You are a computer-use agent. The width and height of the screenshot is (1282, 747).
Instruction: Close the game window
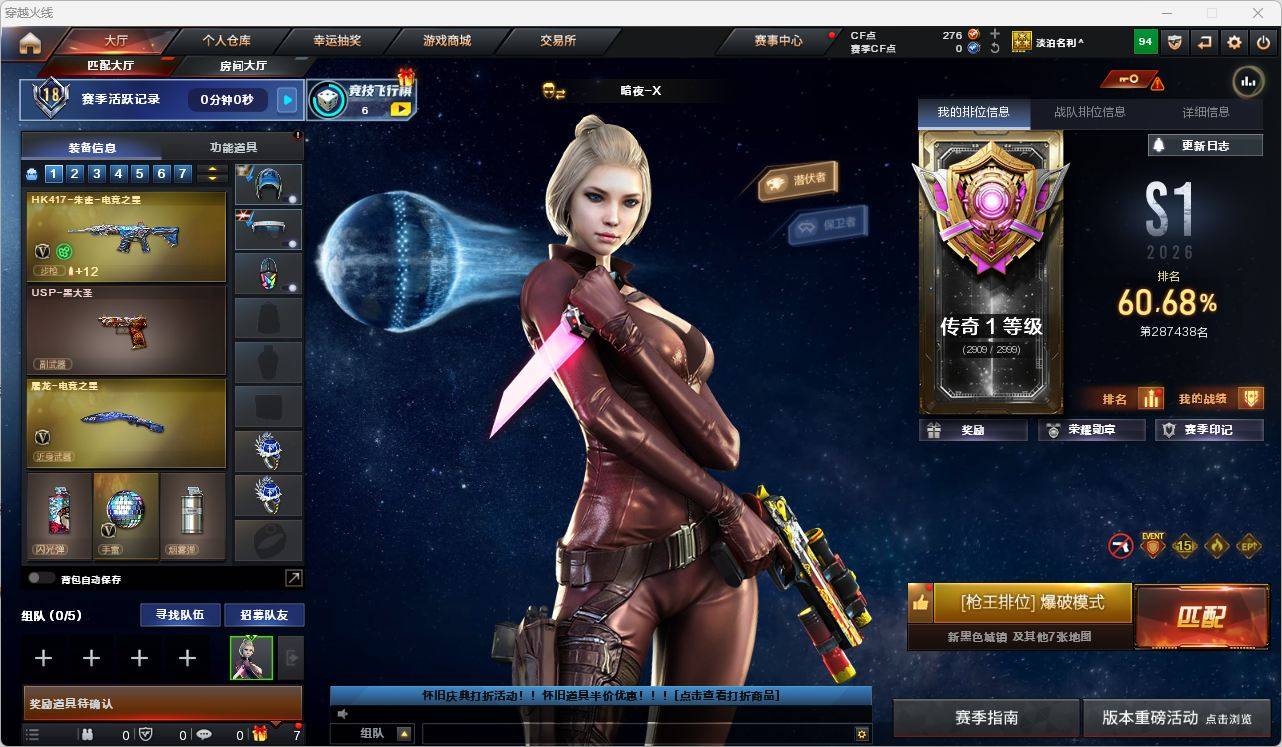(x=1259, y=13)
